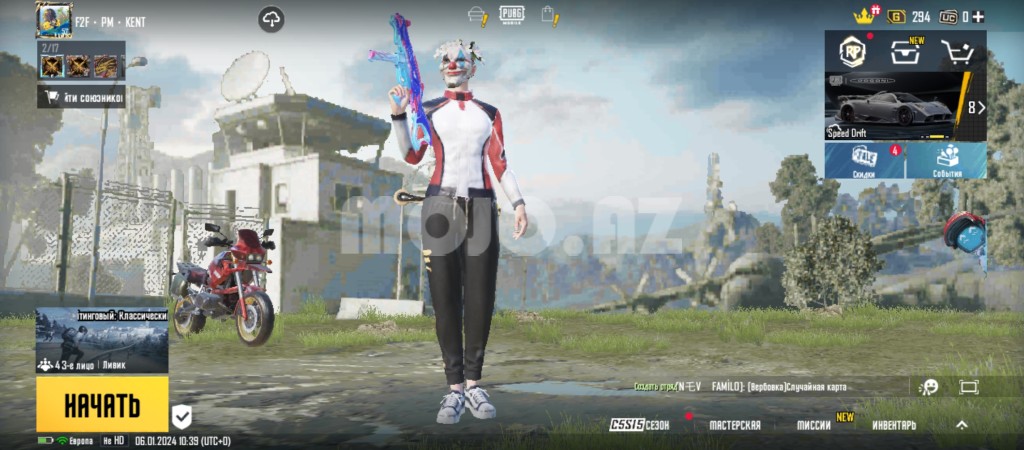This screenshot has width=1024, height=450.
Task: Start the match with the yellow НАЧАТЬ button
Action: point(102,405)
